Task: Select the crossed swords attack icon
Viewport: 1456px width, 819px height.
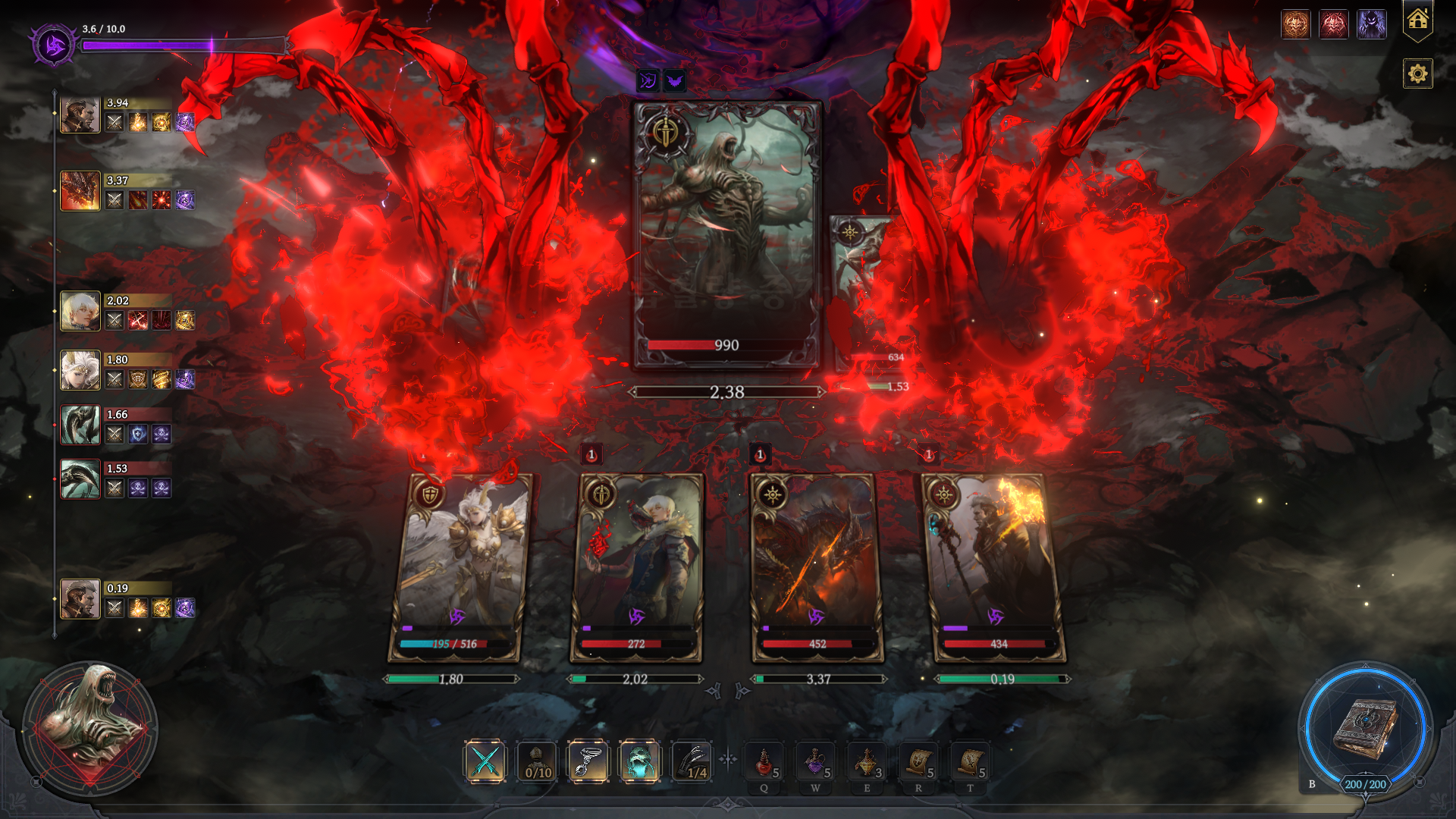Action: (486, 761)
